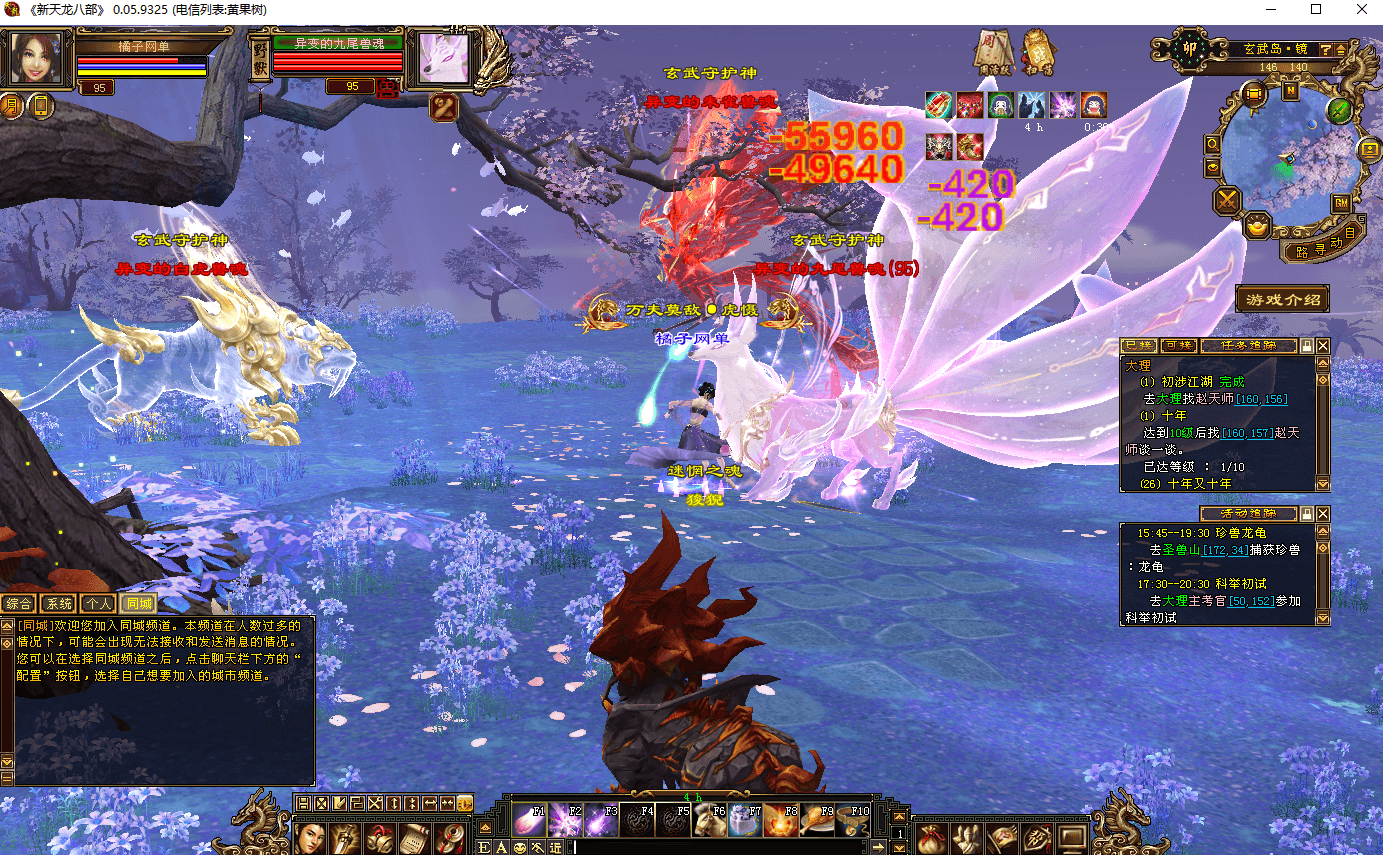Use the F9 roast chicken leg item
The width and height of the screenshot is (1383, 855).
[818, 821]
